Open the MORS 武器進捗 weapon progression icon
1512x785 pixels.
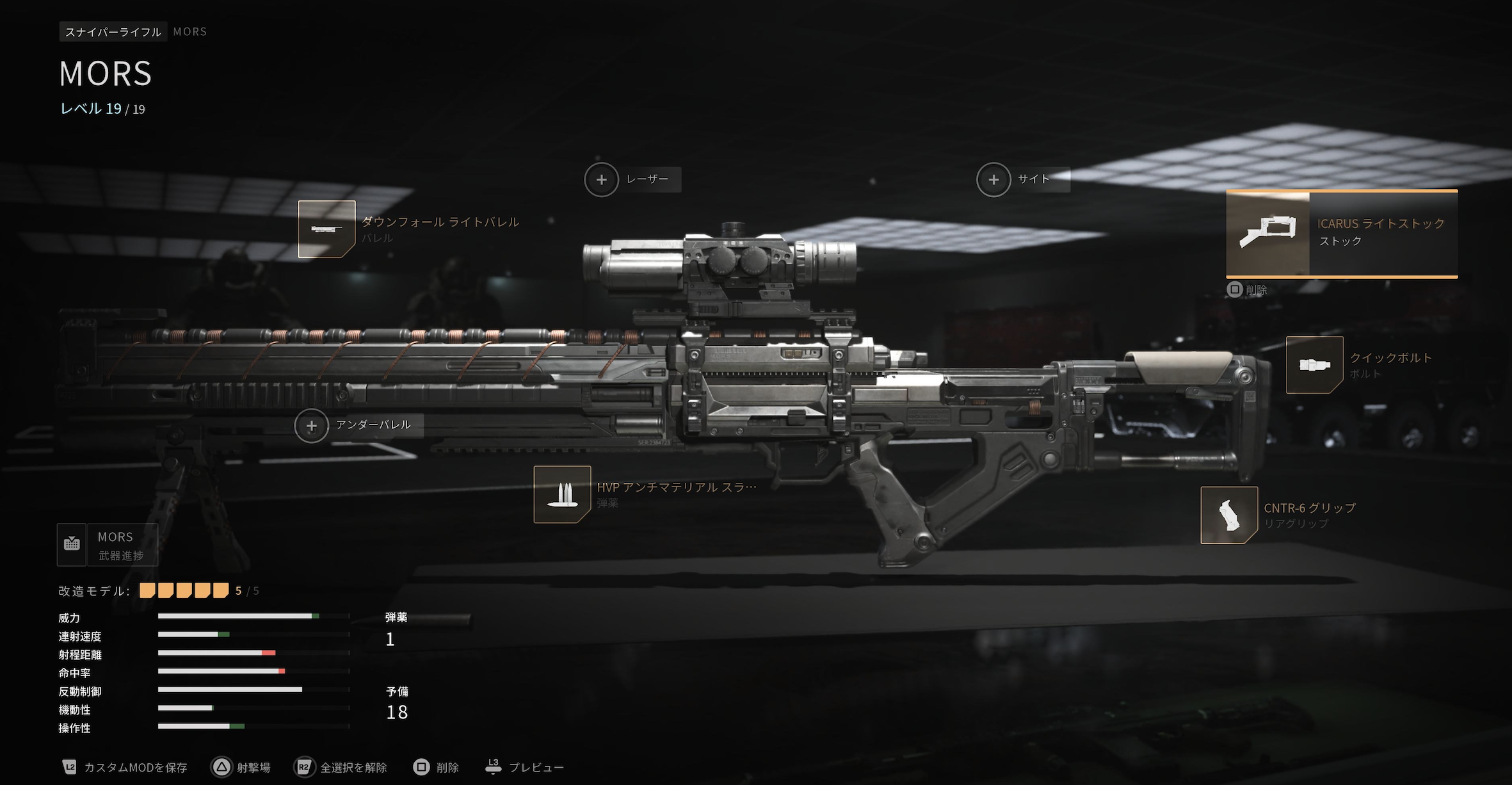(x=71, y=544)
